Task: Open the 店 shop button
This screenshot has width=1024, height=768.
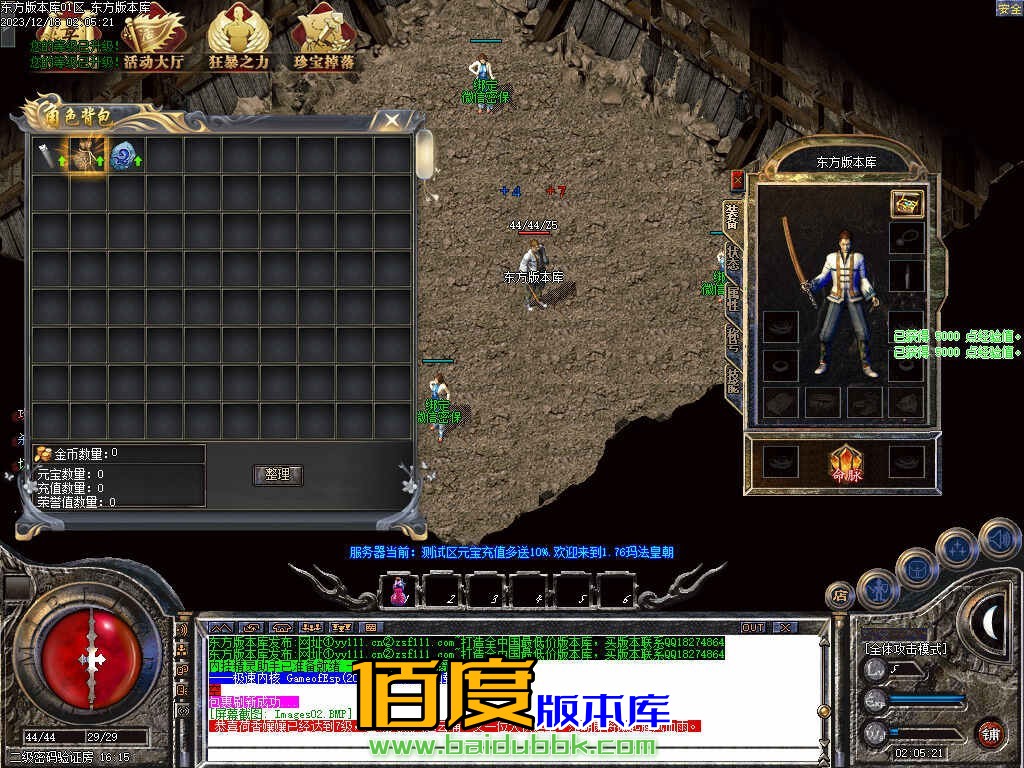Action: pyautogui.click(x=840, y=595)
